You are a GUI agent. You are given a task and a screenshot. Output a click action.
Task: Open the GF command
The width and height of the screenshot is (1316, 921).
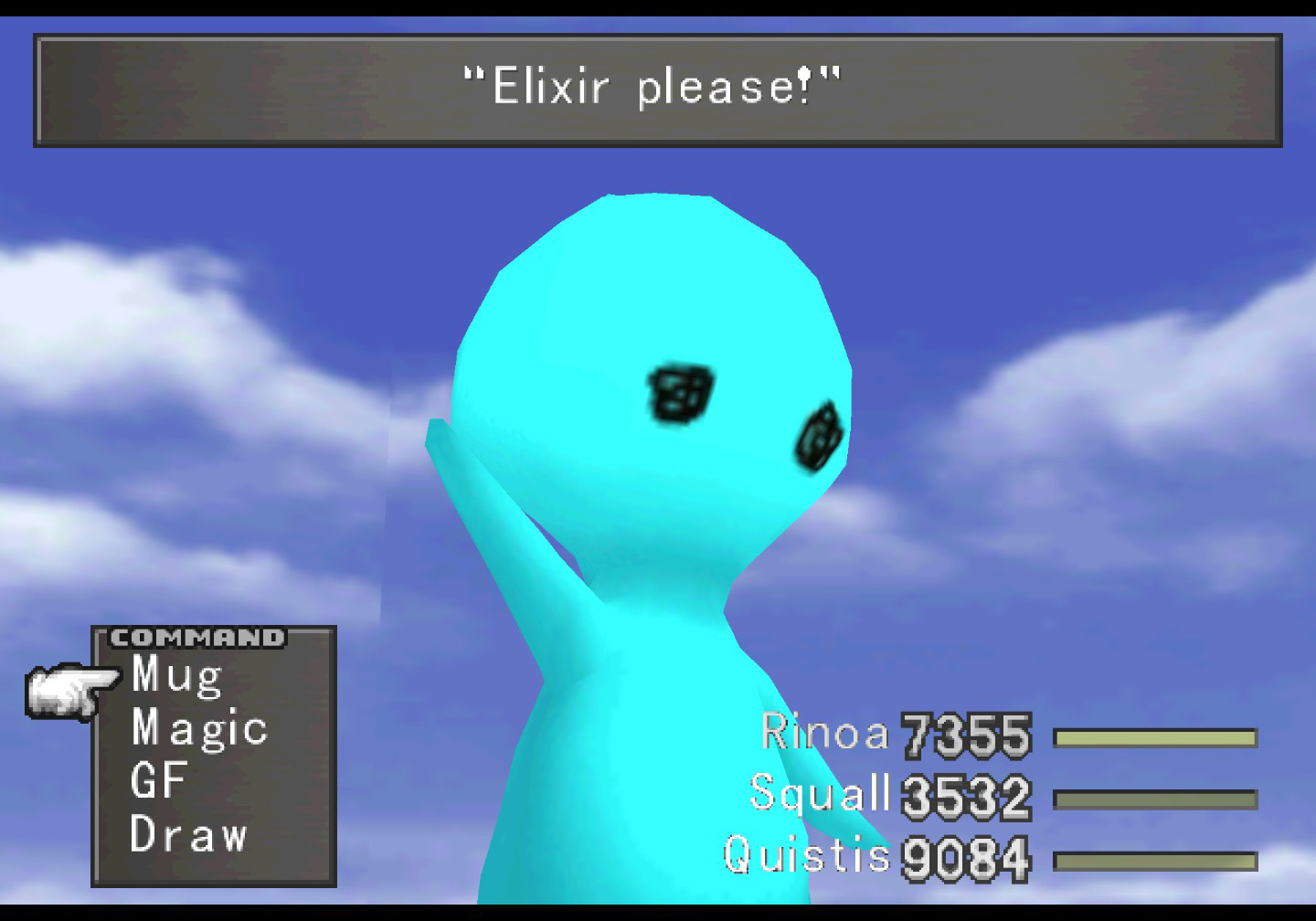point(159,781)
